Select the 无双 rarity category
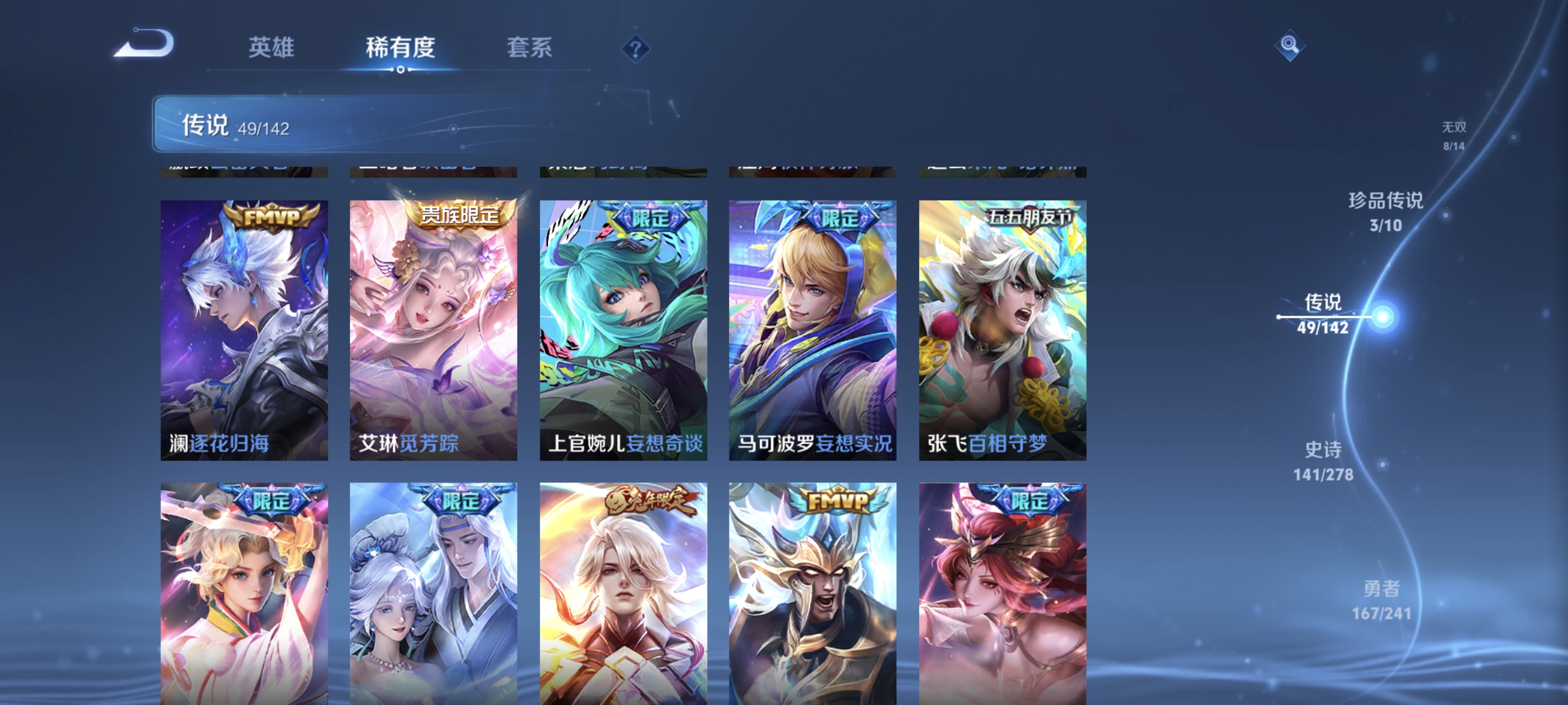 pyautogui.click(x=1455, y=128)
